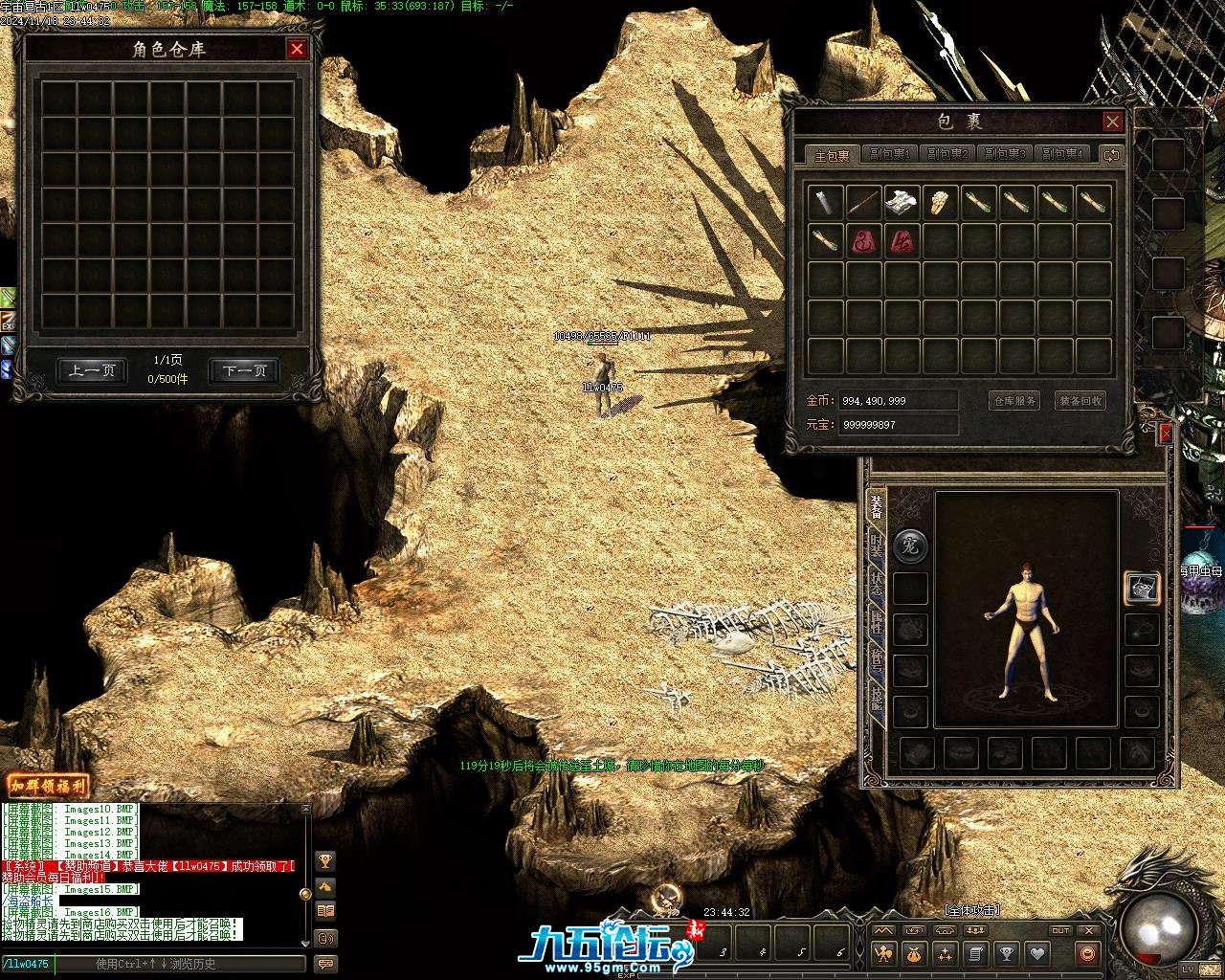Close the character equipment panel

[x=1165, y=434]
